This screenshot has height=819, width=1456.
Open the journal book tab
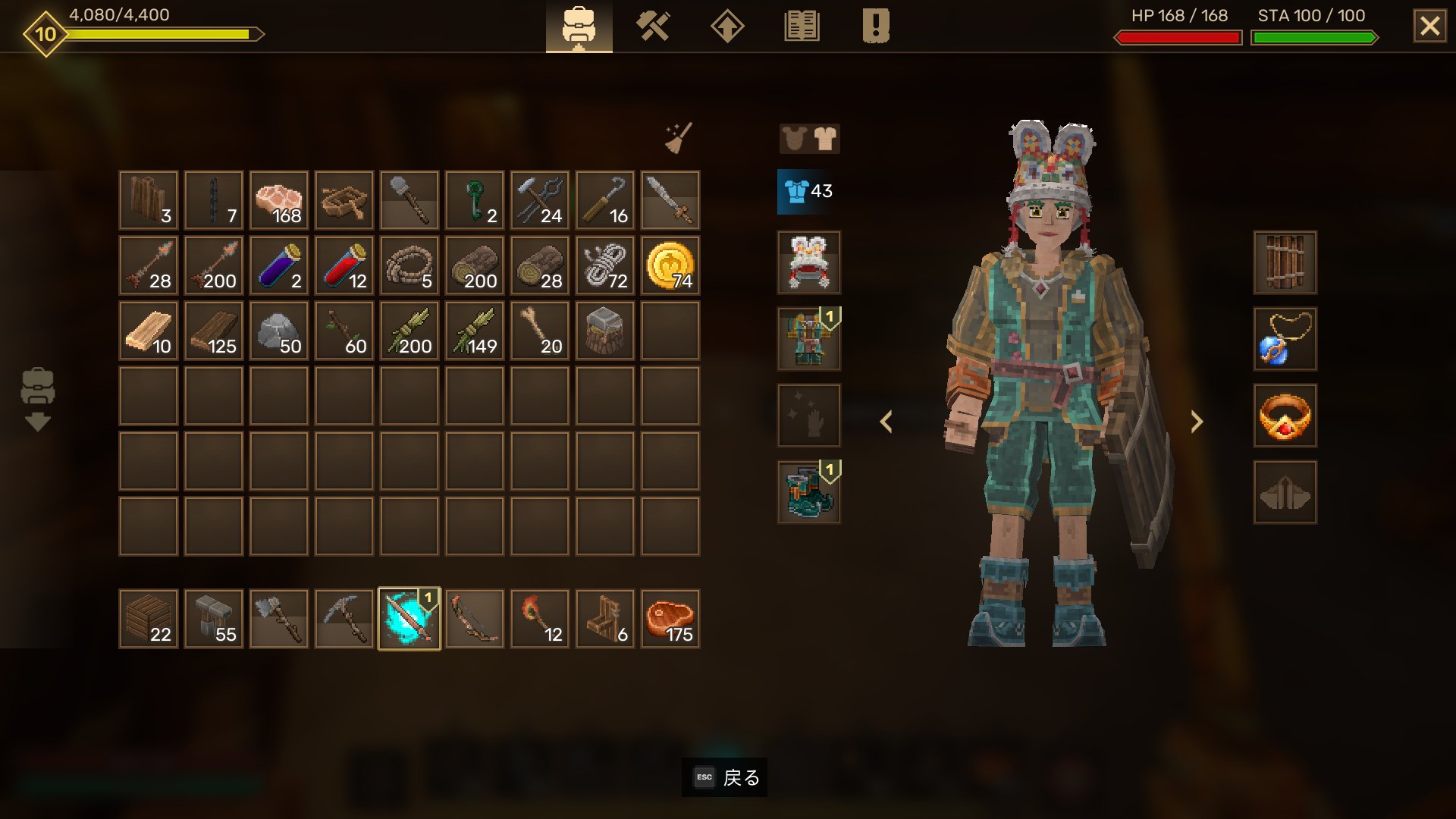pos(802,27)
